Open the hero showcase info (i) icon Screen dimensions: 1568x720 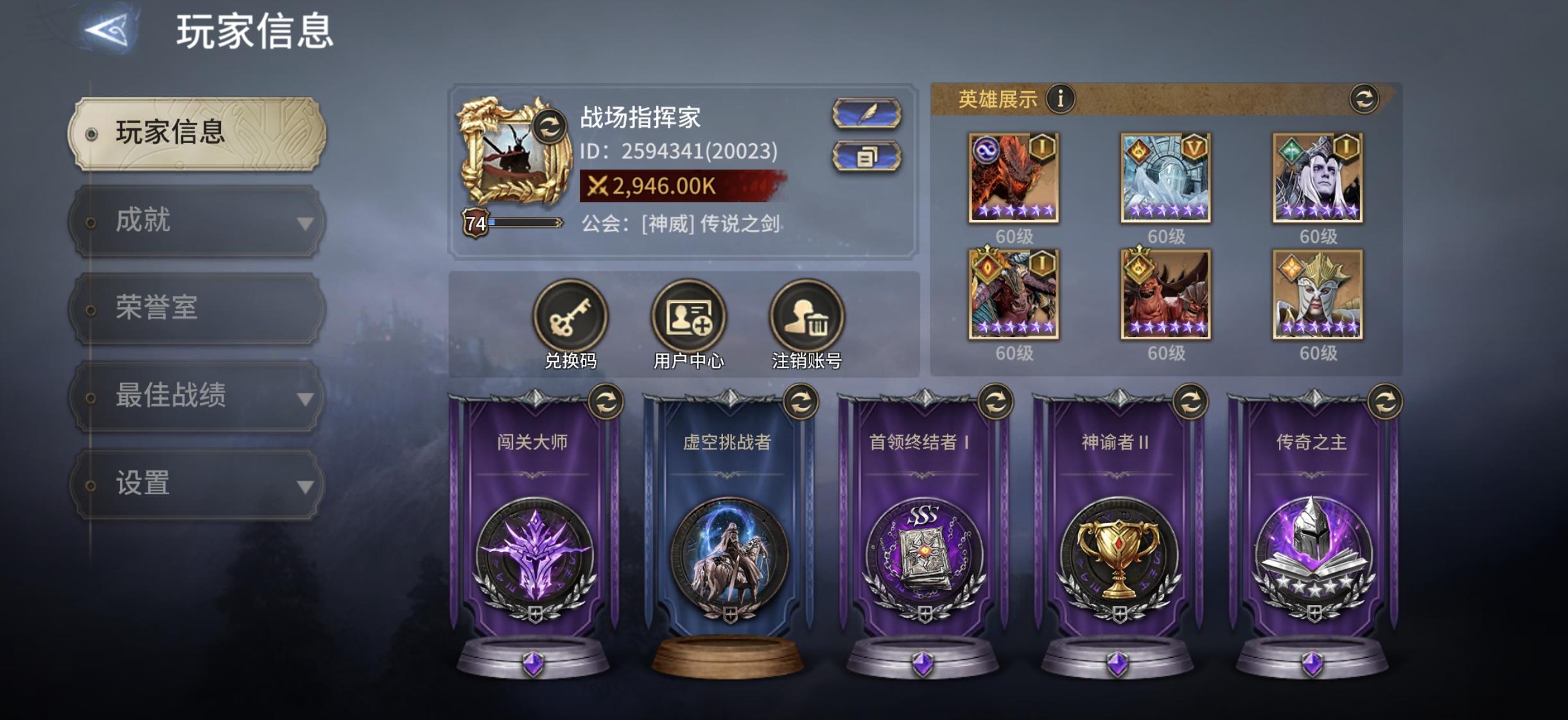(1061, 99)
